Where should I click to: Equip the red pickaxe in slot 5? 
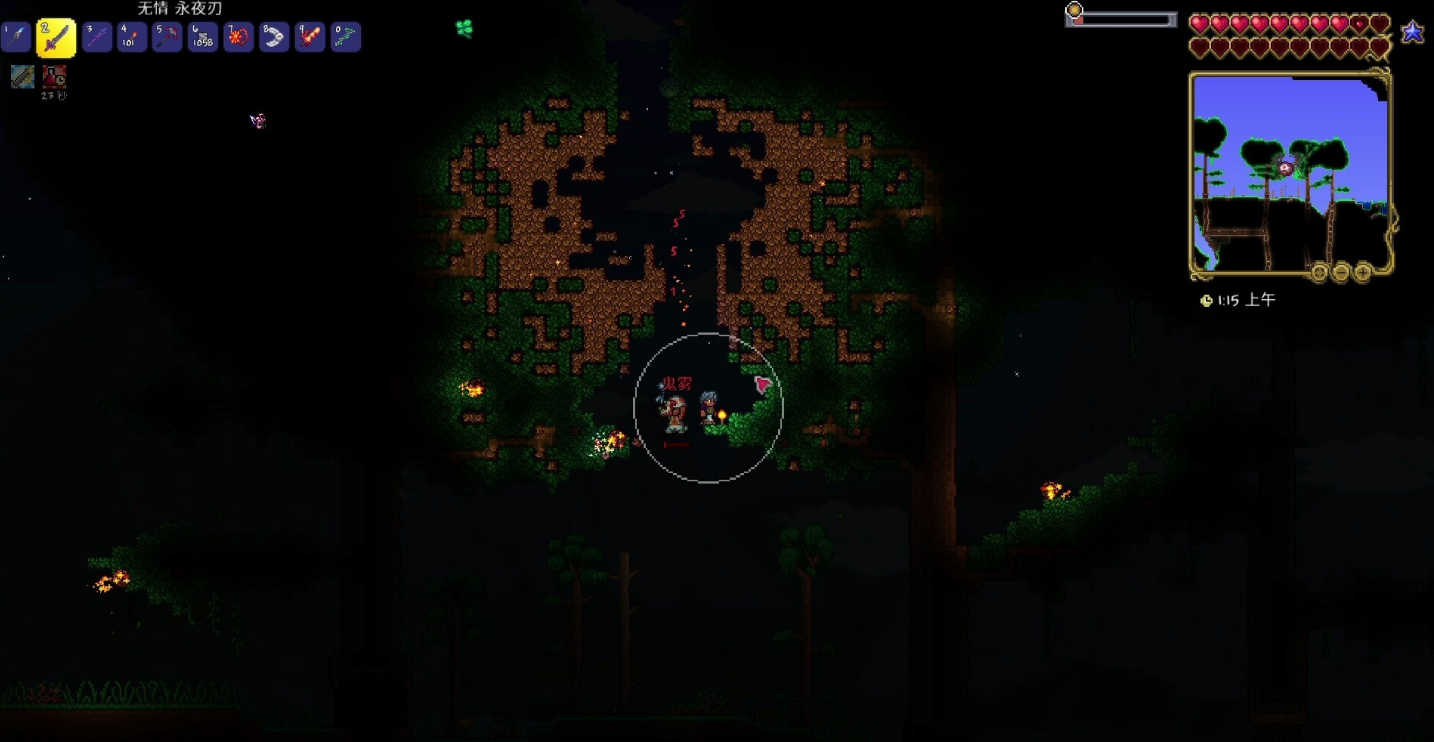point(167,38)
